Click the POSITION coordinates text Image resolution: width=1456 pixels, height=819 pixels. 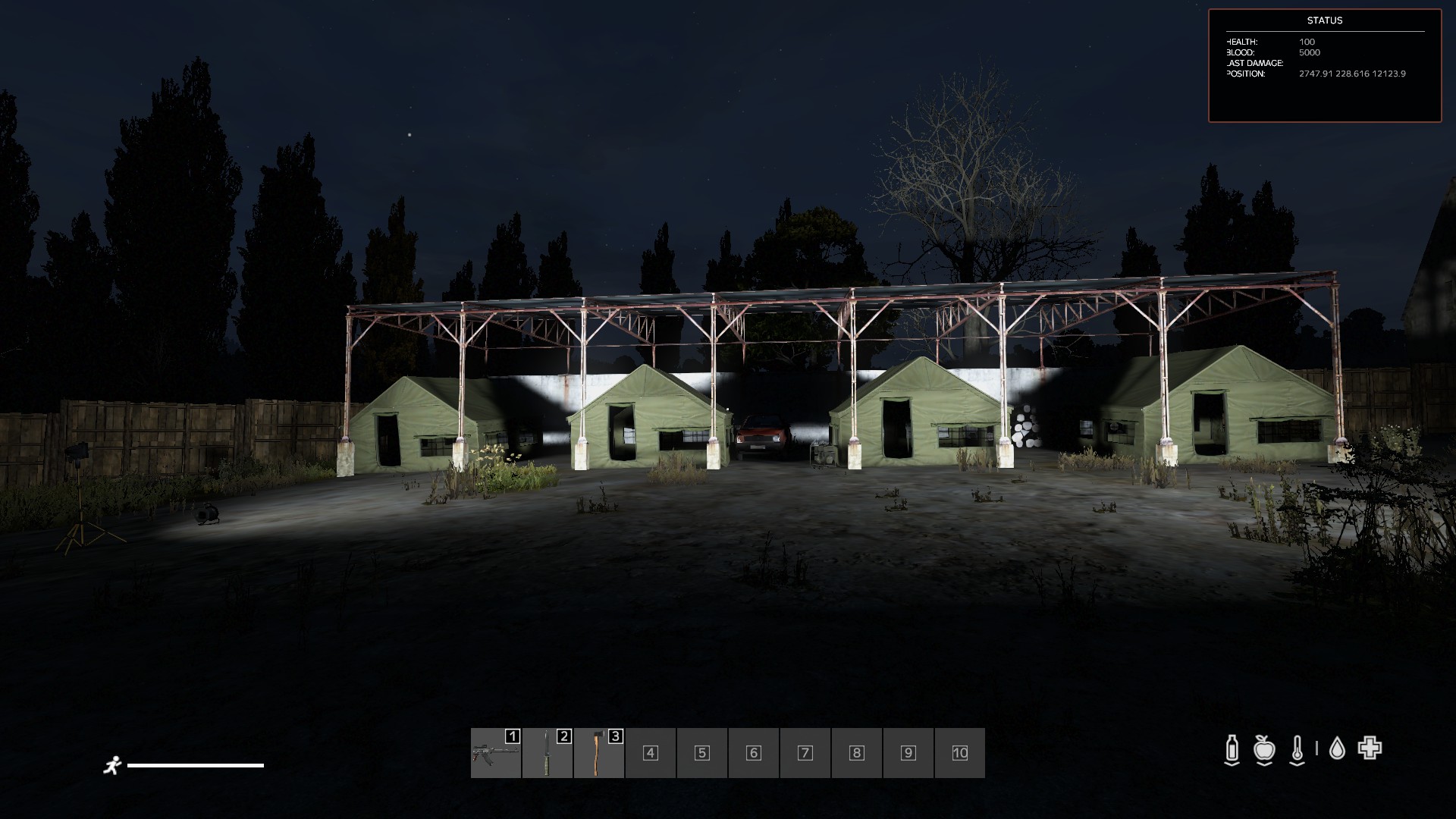click(x=1351, y=74)
